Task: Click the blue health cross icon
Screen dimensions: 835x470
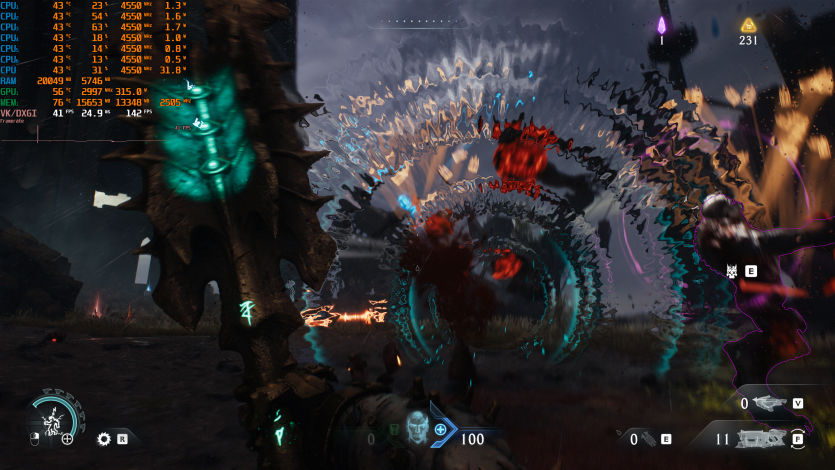Action: coord(440,429)
